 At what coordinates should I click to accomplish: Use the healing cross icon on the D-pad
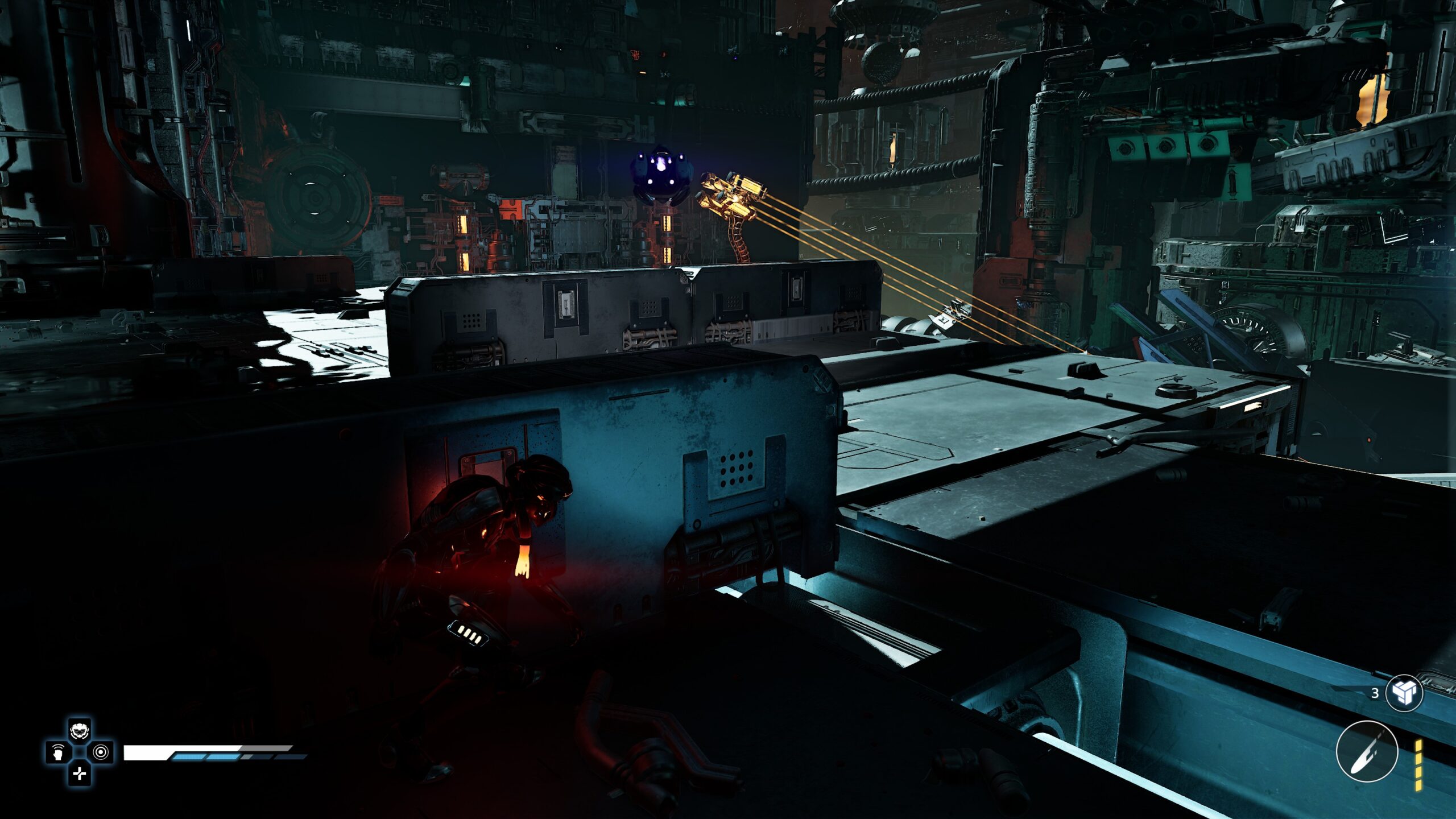pyautogui.click(x=80, y=773)
